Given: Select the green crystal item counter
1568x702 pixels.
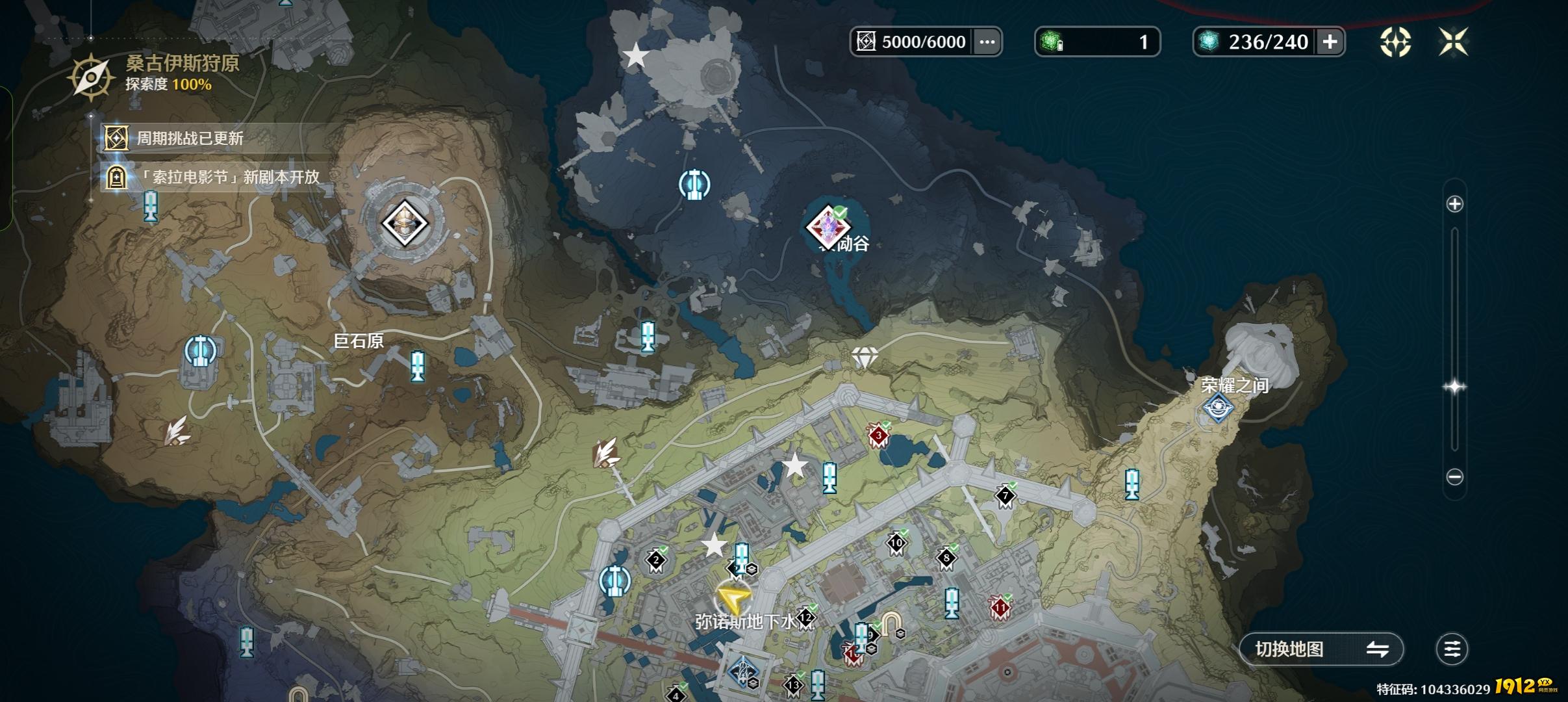Looking at the screenshot, I should (x=1096, y=42).
